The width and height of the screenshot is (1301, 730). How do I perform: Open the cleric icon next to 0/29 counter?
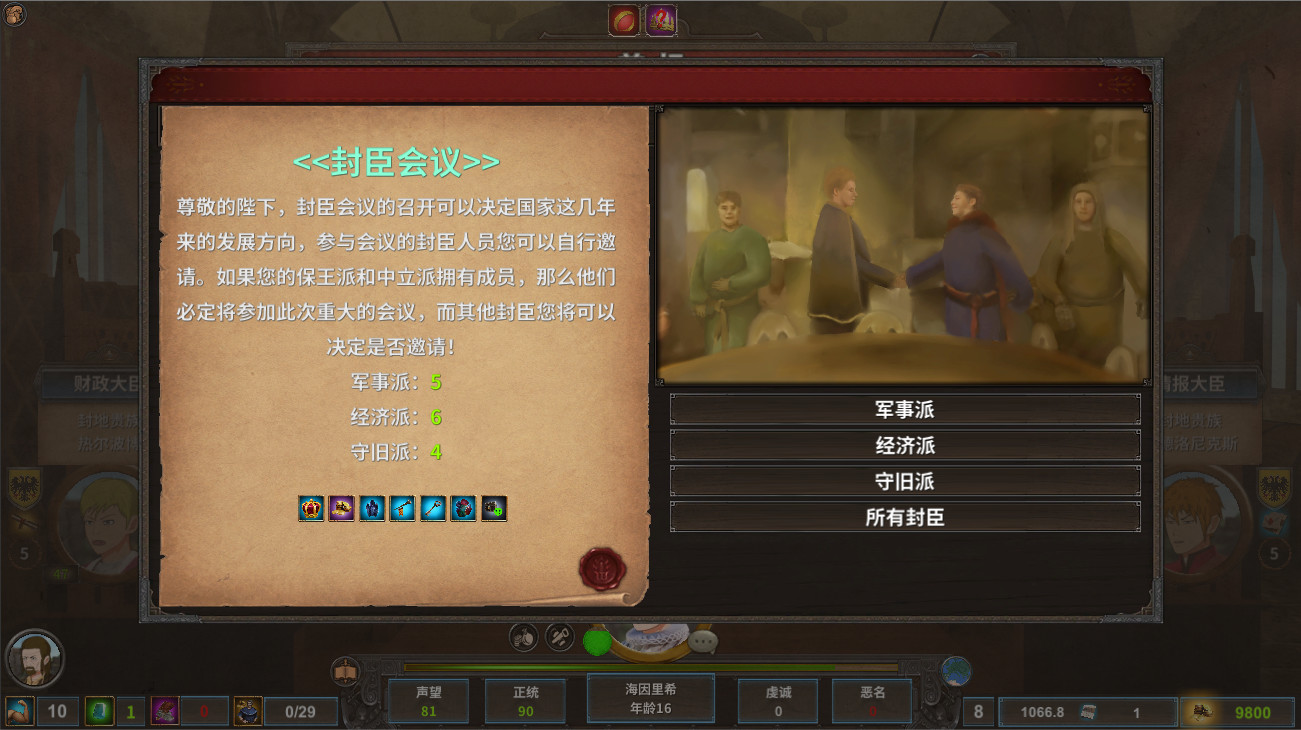click(246, 712)
